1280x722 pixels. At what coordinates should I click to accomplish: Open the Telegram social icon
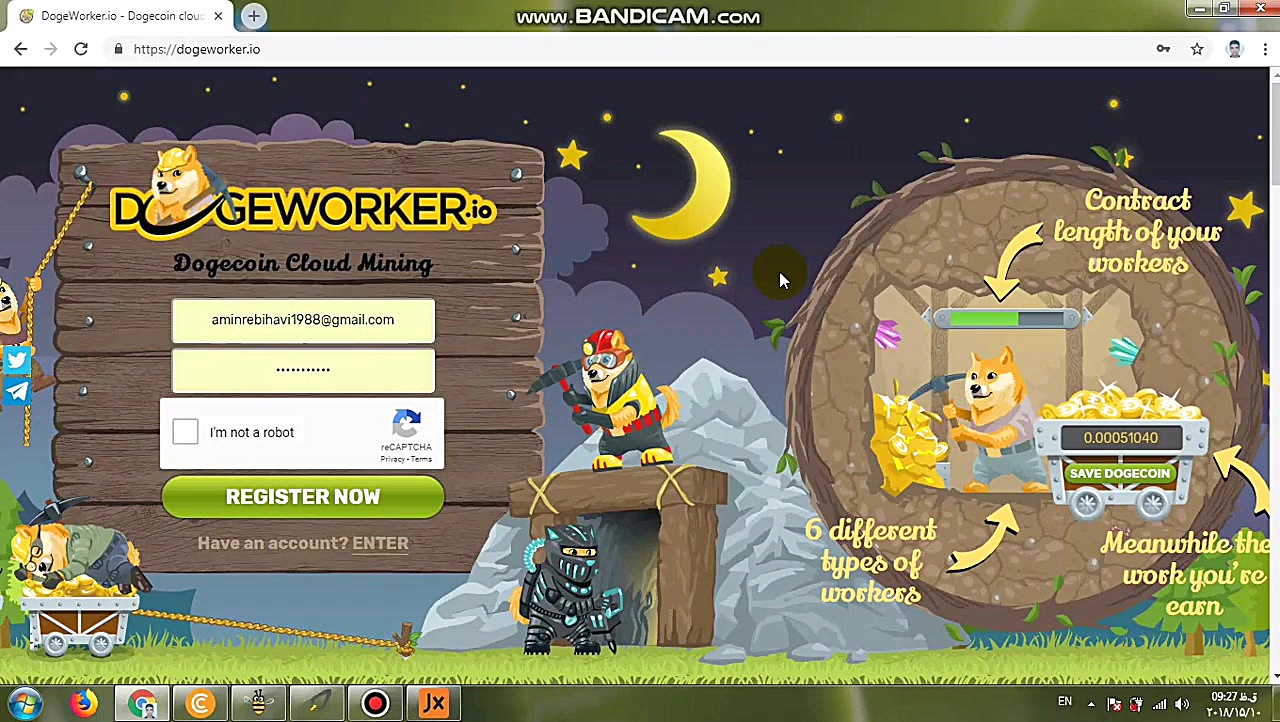[x=17, y=391]
